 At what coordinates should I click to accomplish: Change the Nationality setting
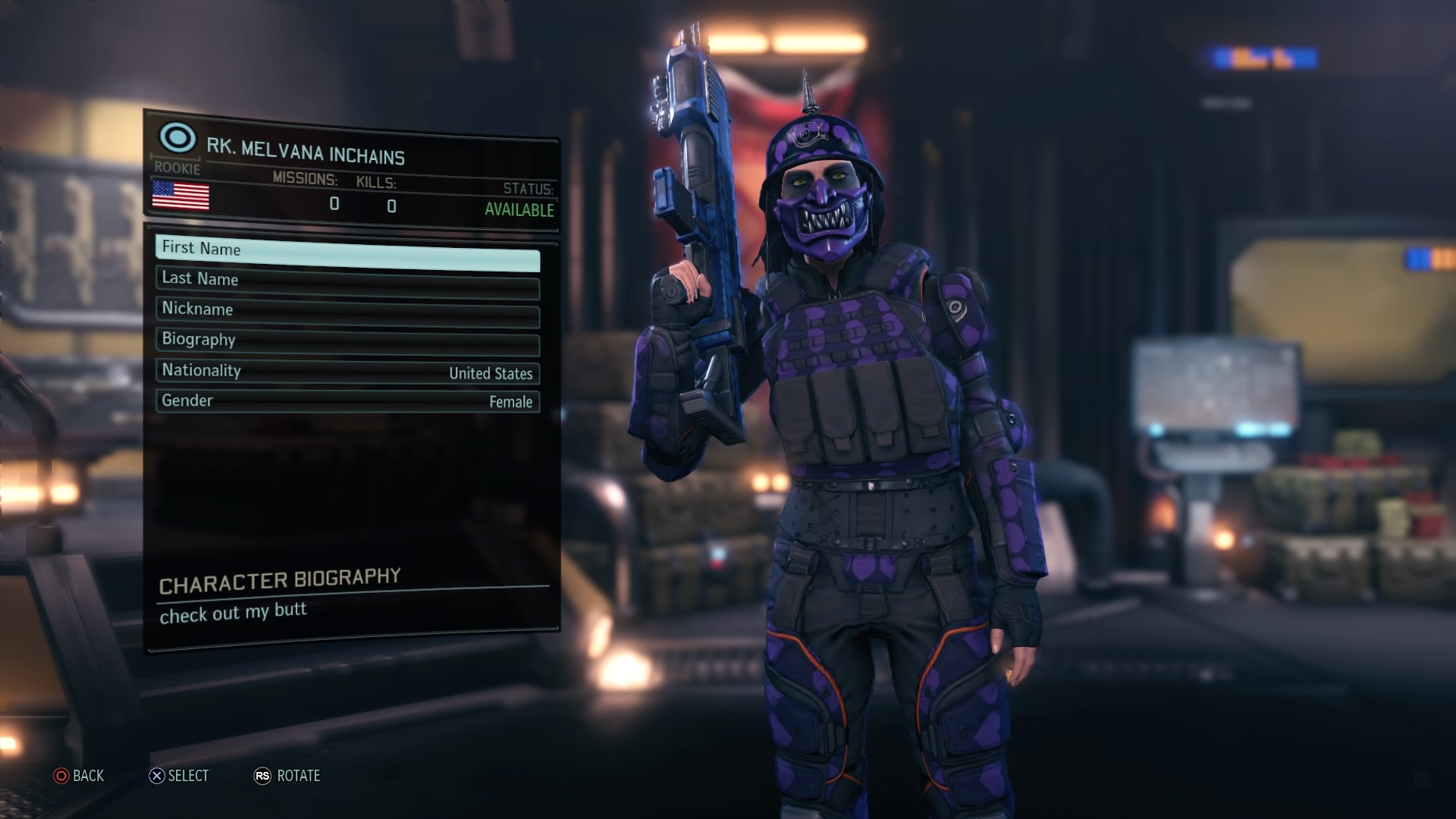[347, 372]
